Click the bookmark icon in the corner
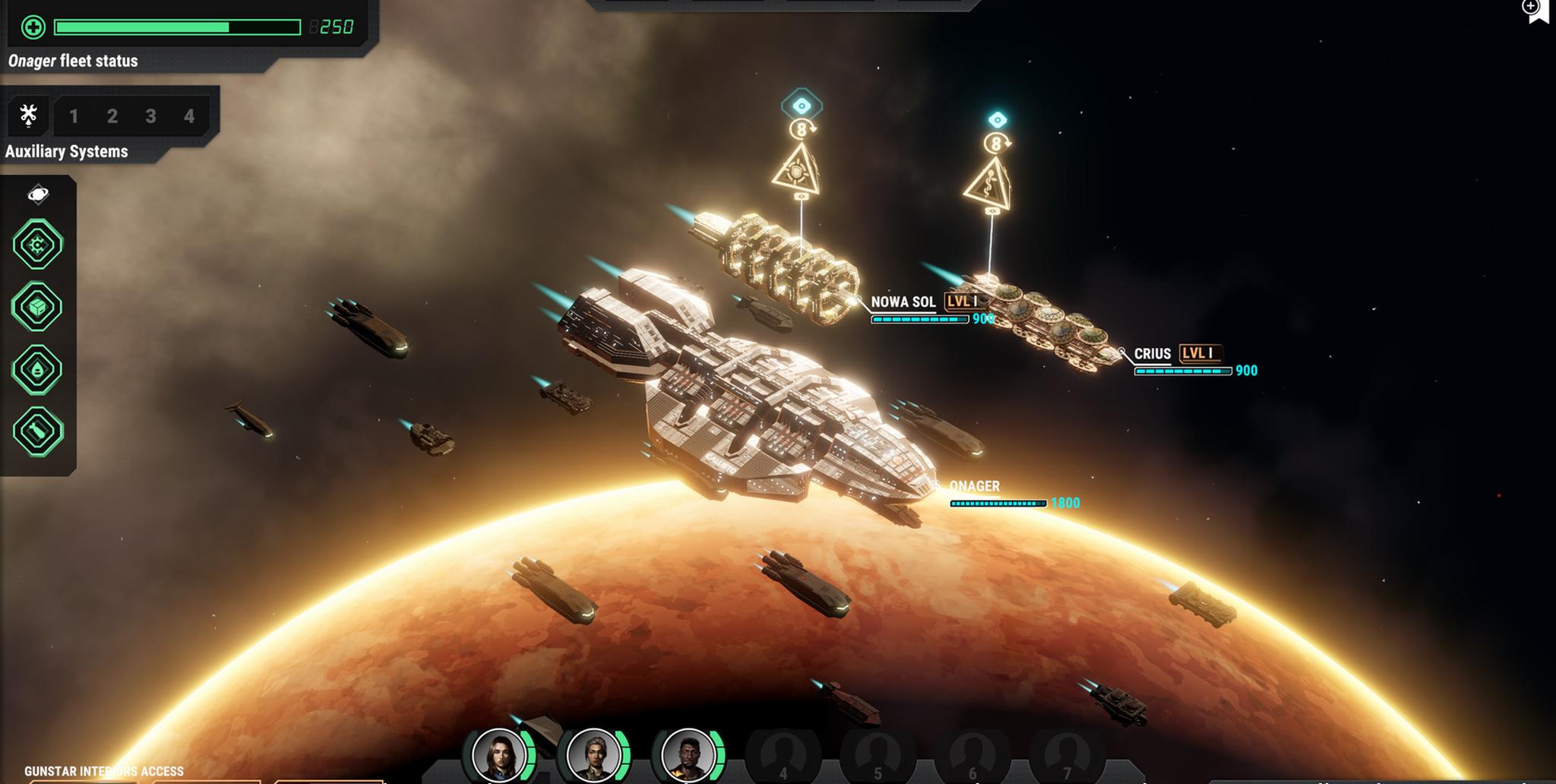Image resolution: width=1556 pixels, height=784 pixels. pos(1539,11)
